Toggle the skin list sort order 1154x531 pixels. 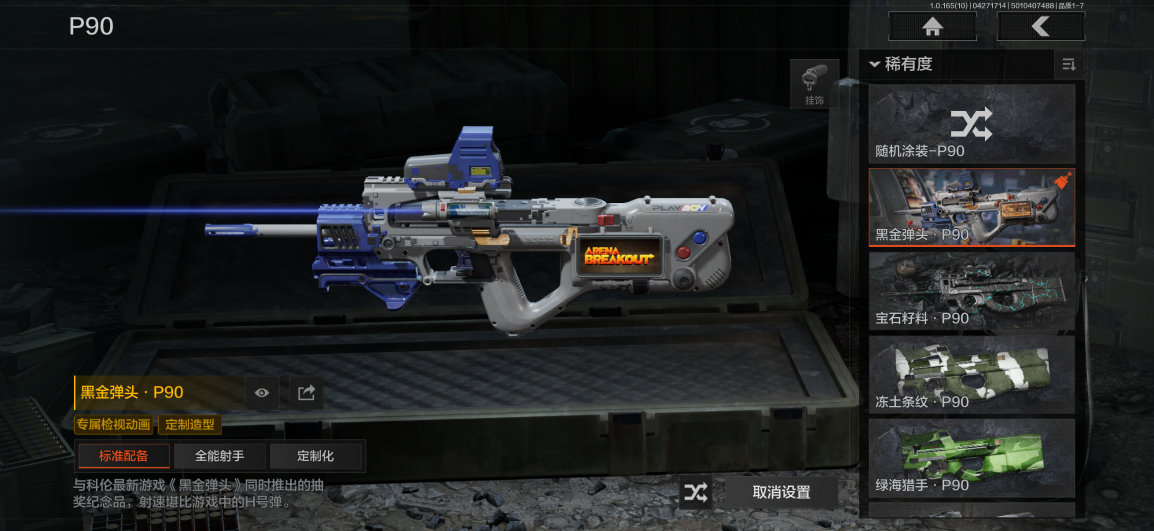1069,65
